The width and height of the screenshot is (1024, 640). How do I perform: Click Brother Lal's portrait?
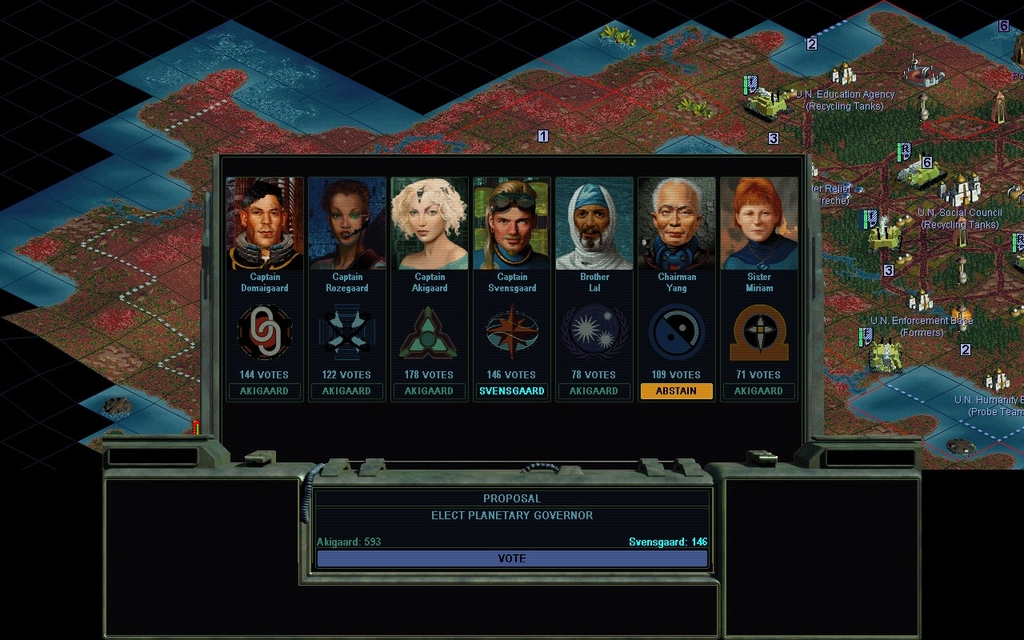pos(594,223)
